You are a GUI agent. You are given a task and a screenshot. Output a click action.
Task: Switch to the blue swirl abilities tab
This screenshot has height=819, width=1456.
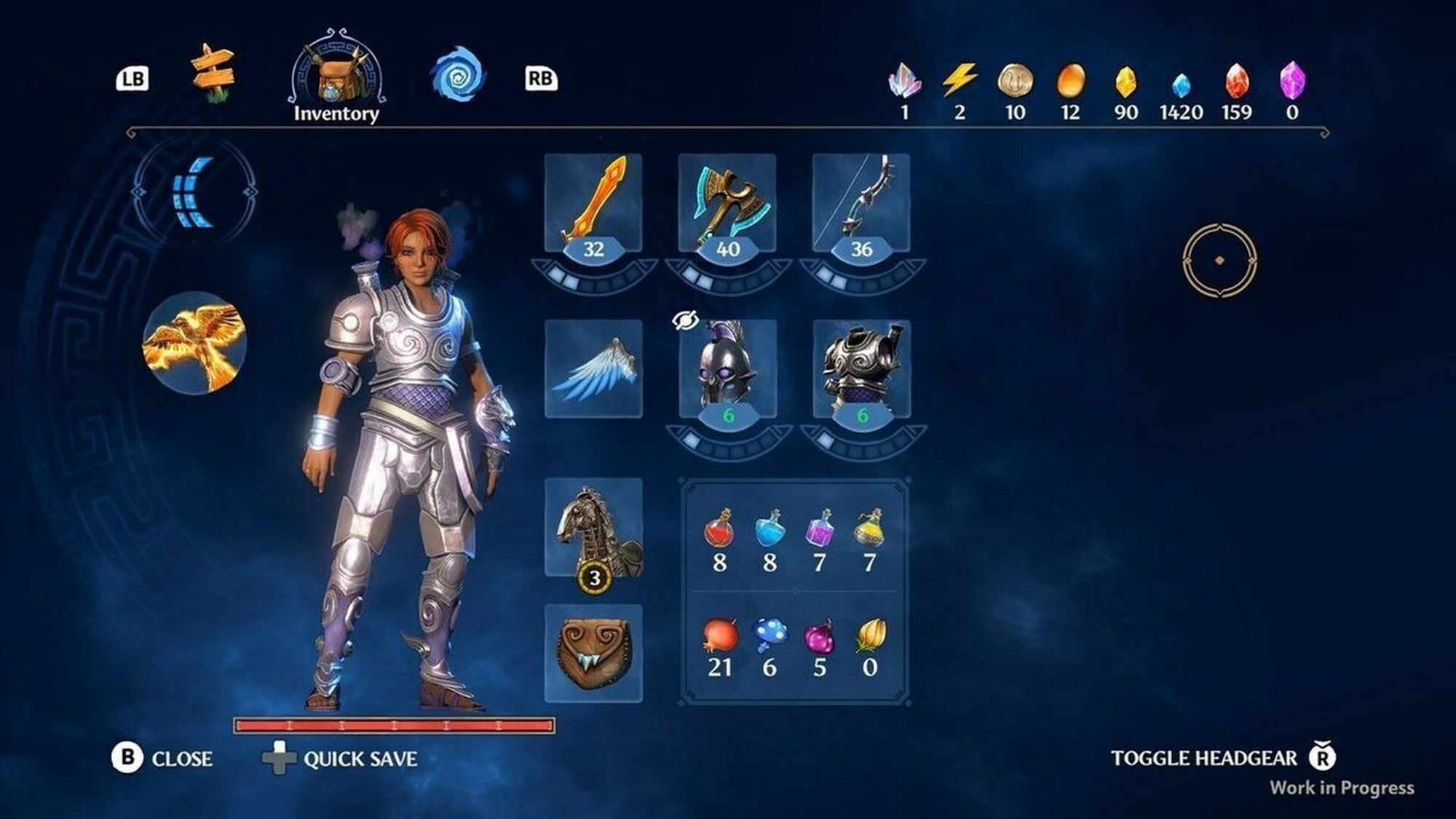[457, 76]
